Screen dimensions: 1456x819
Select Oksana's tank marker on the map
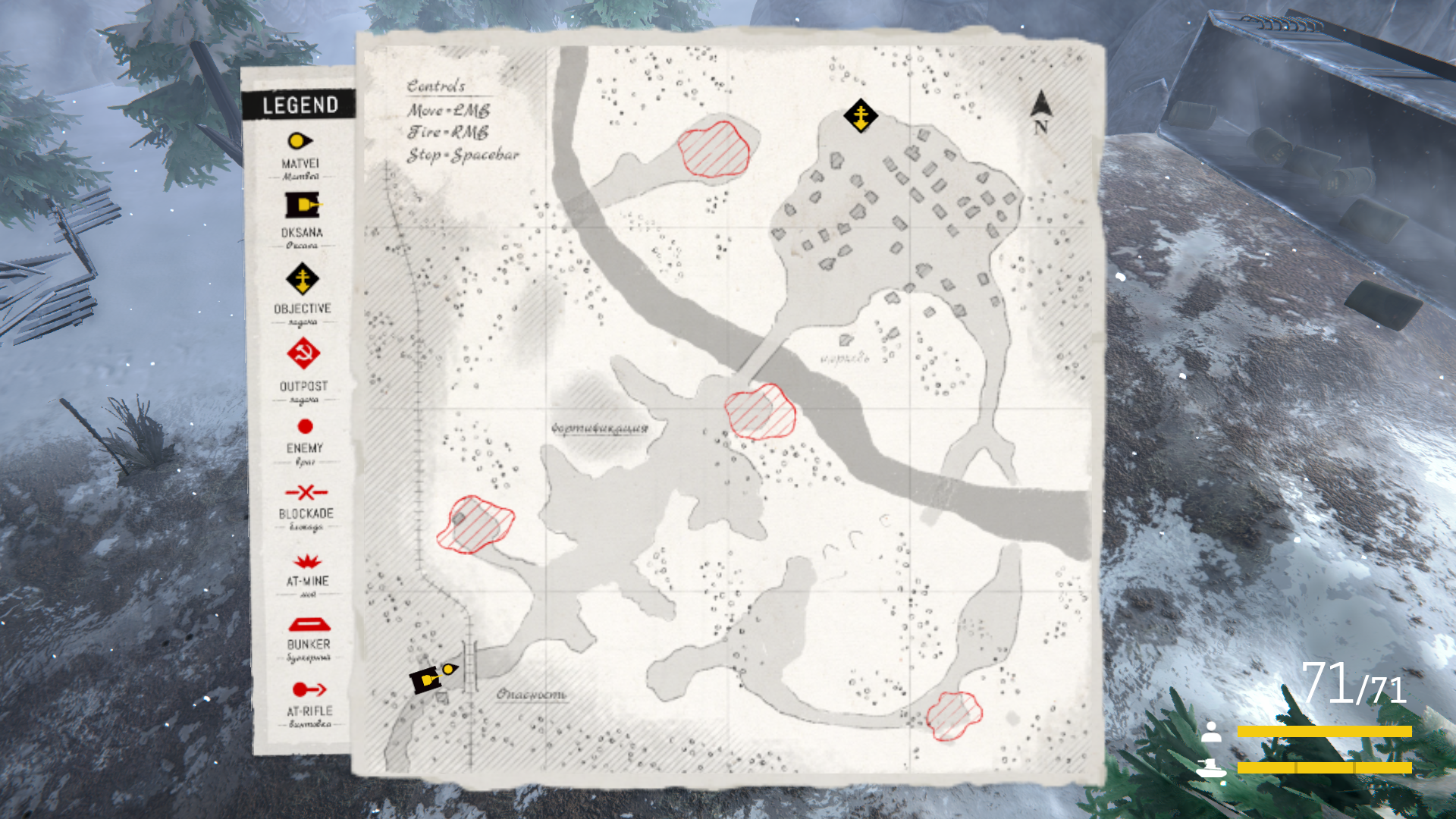pos(426,679)
